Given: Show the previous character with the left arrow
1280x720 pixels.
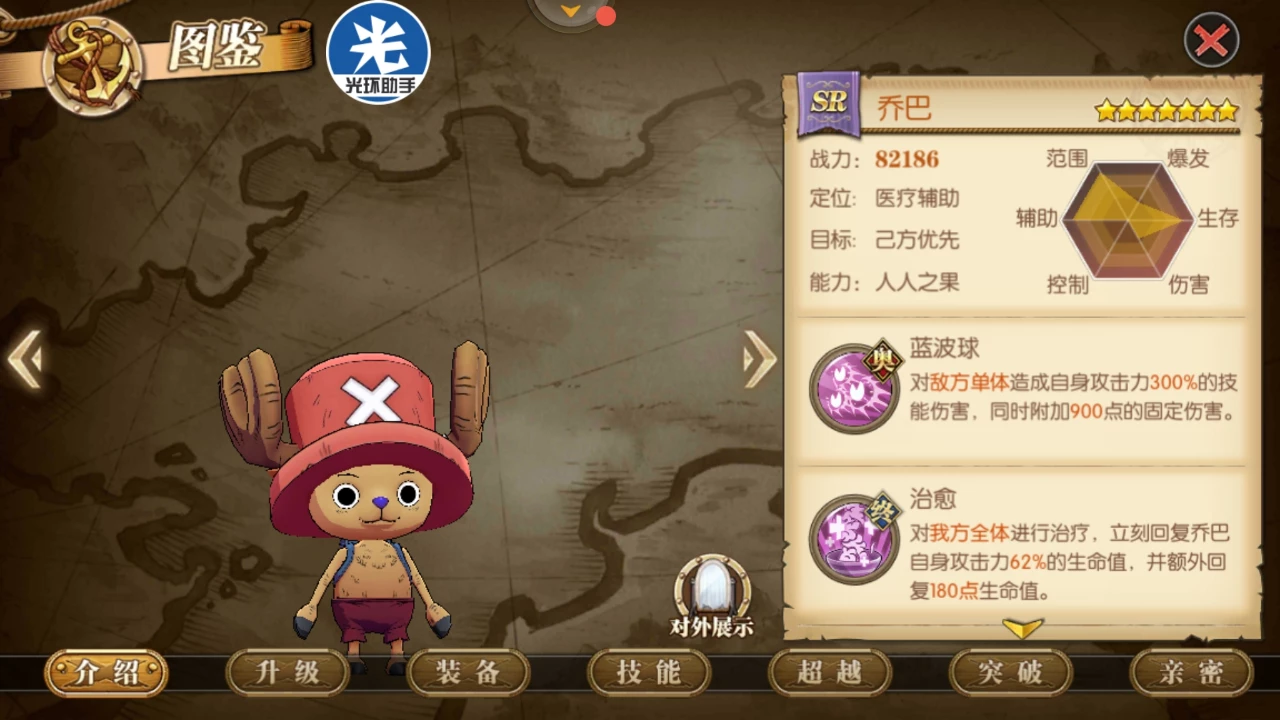Looking at the screenshot, I should pyautogui.click(x=25, y=358).
